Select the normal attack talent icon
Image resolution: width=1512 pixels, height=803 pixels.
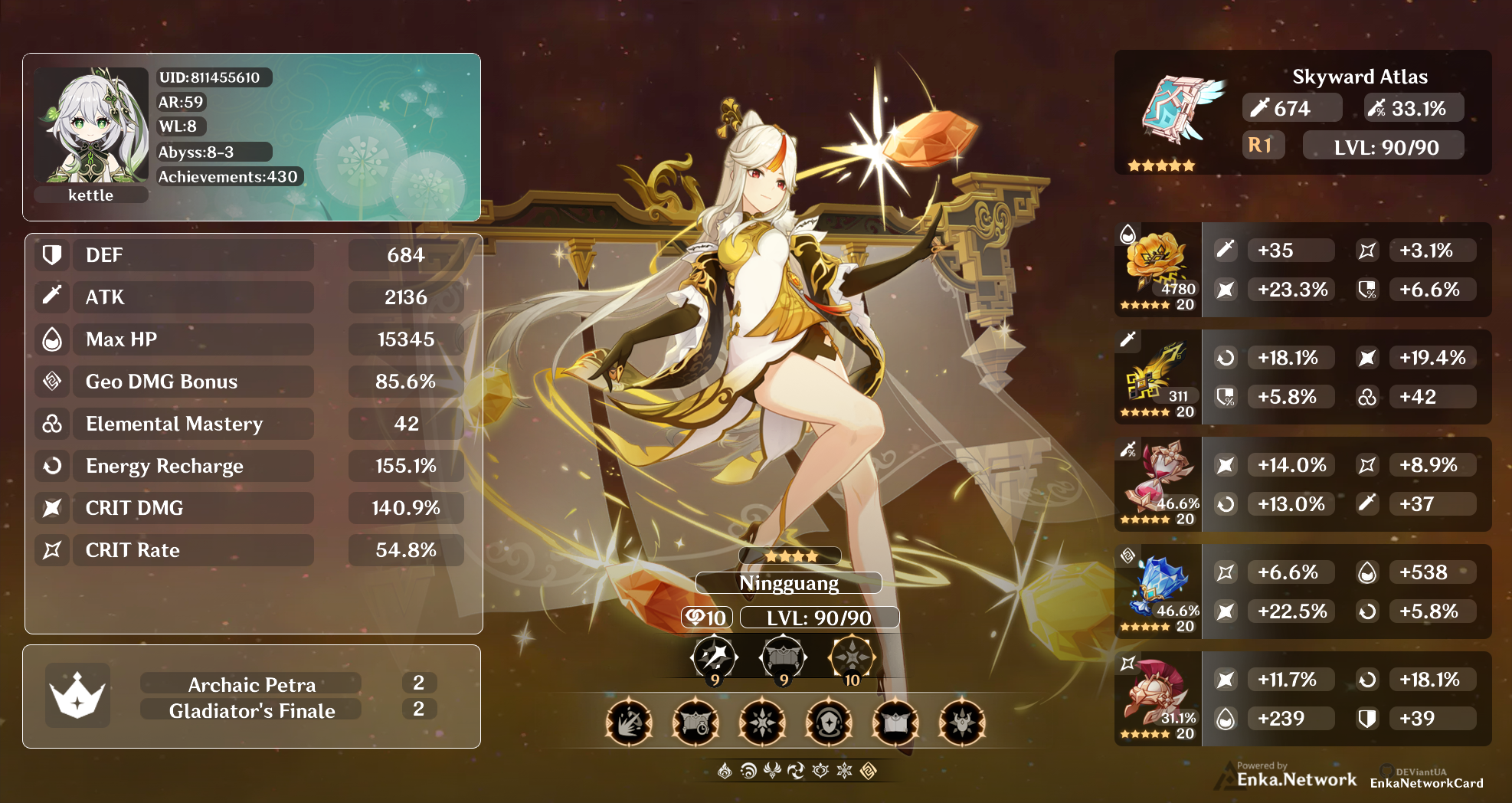714,657
